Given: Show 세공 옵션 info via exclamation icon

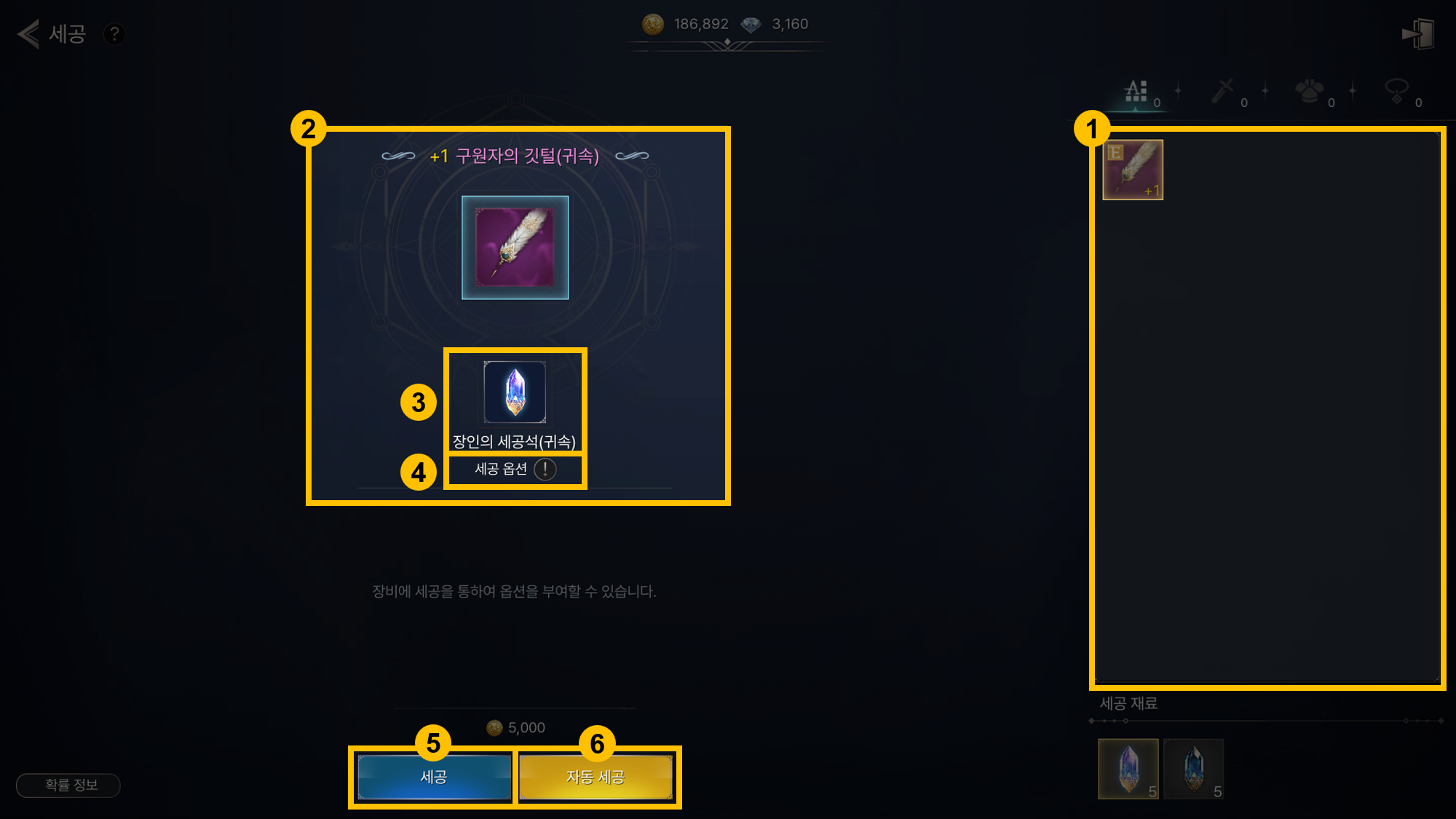Looking at the screenshot, I should 545,470.
